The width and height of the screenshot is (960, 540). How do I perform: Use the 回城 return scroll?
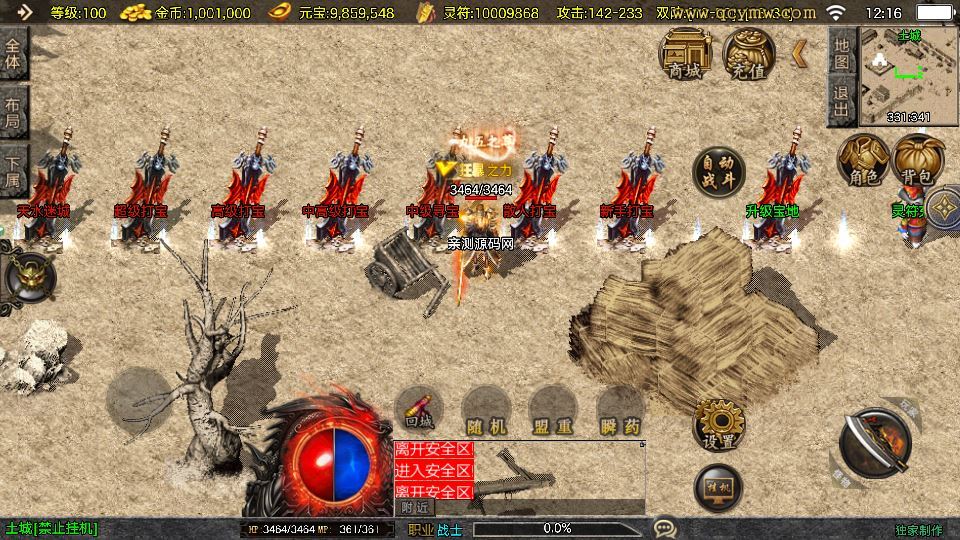419,408
